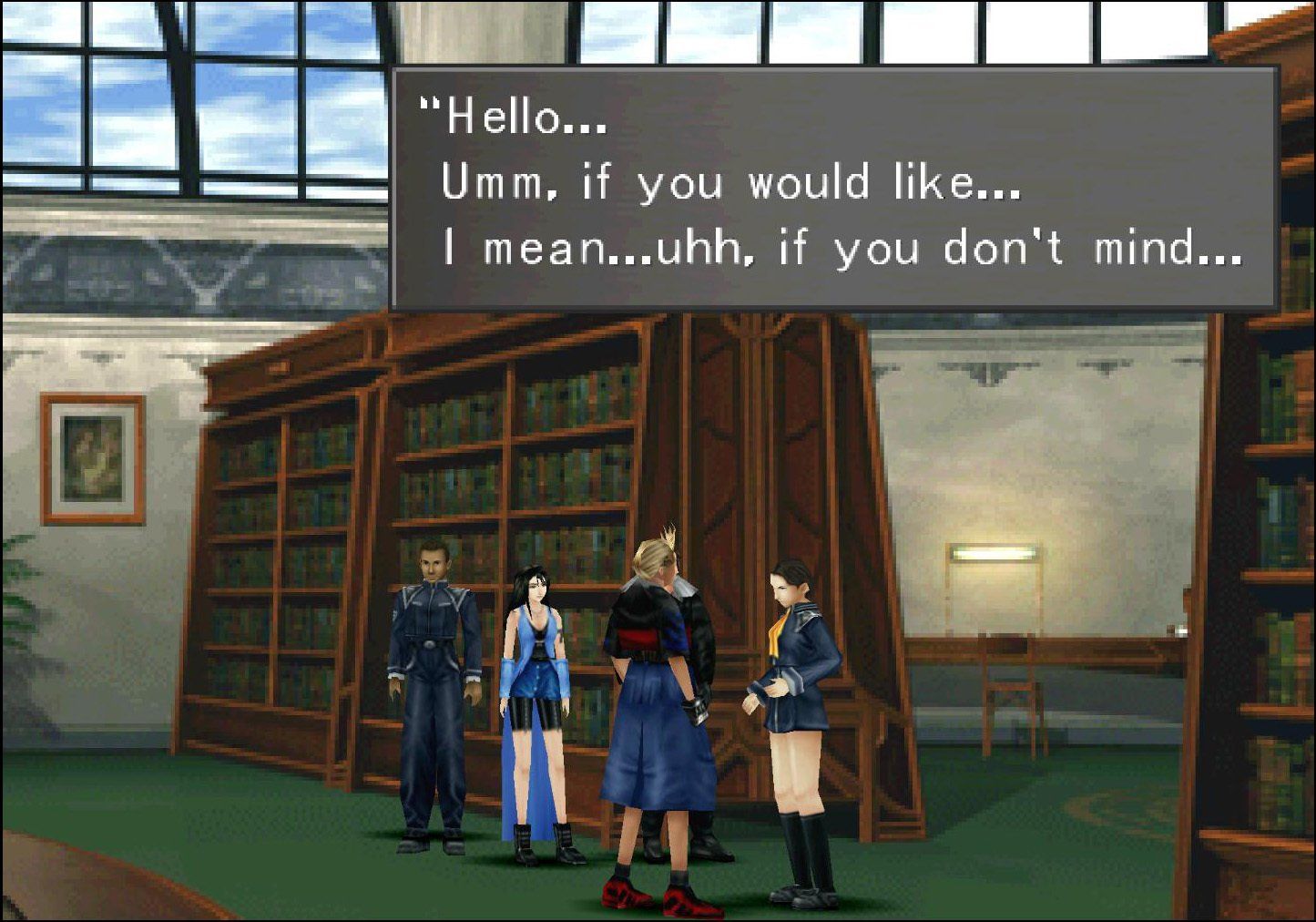Screen dimensions: 1316x922
Task: Advance the "Hello..." dialogue box
Action: [x=833, y=188]
